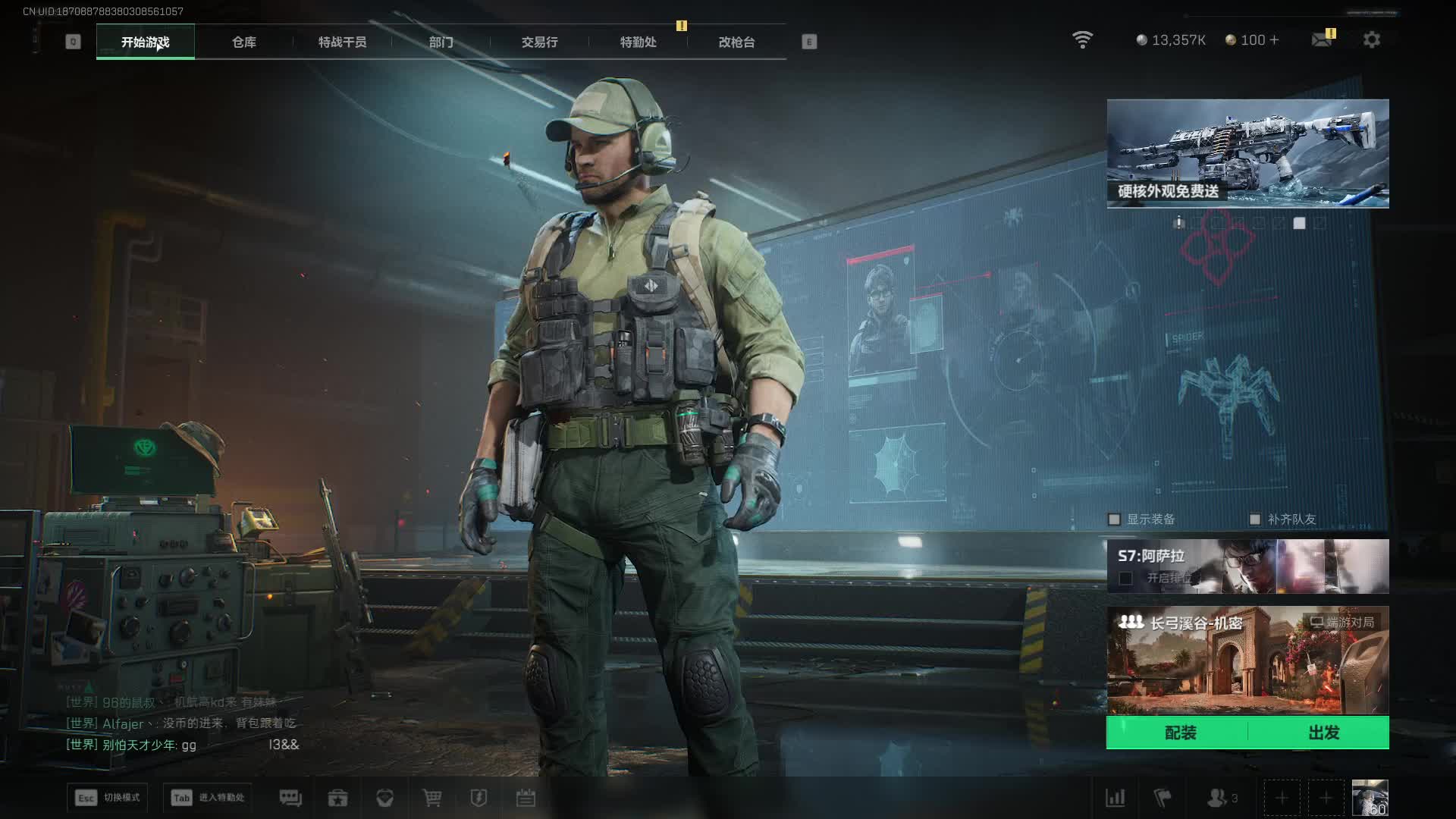The height and width of the screenshot is (819, 1456).
Task: Switch to the 改枪台 gunsmith tab
Action: 736,42
